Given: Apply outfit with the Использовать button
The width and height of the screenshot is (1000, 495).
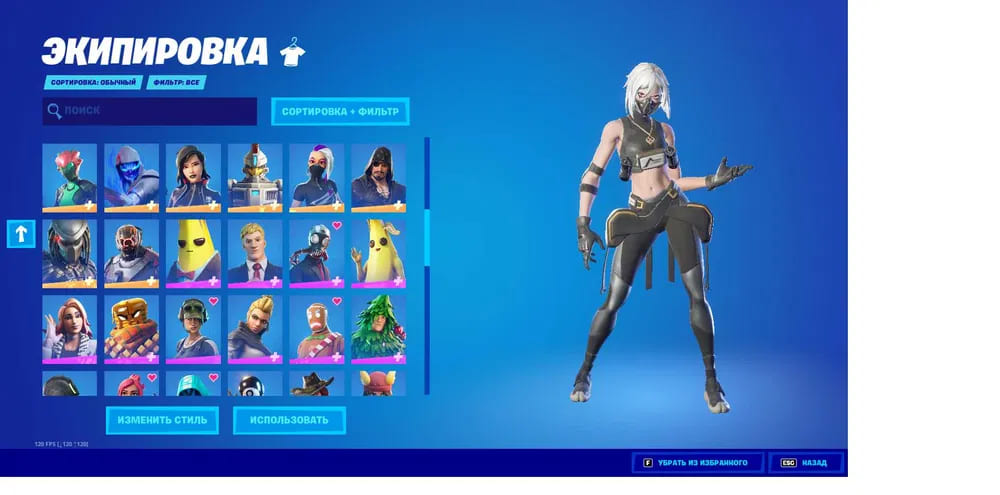Looking at the screenshot, I should [x=289, y=420].
